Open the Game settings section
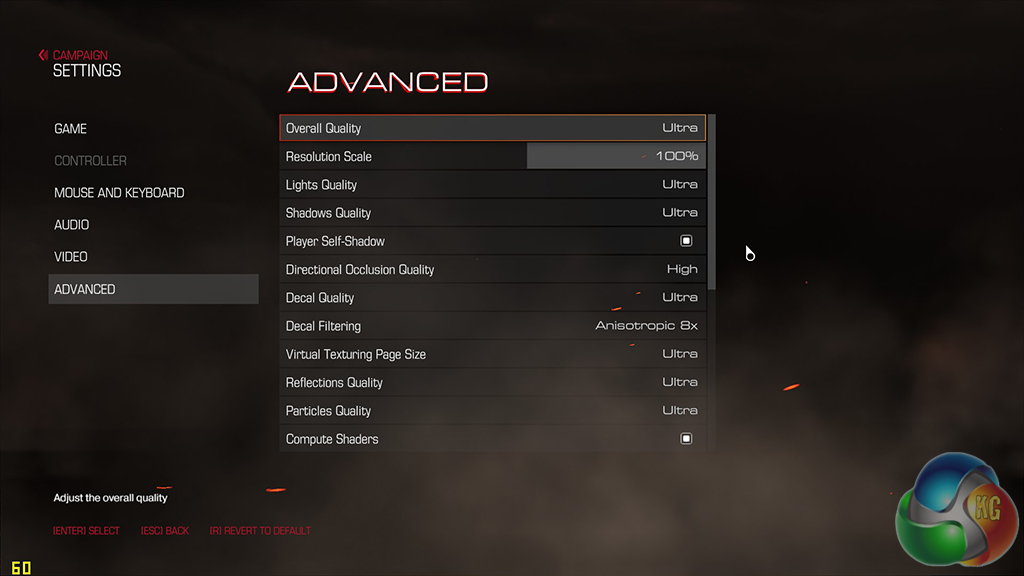This screenshot has height=576, width=1024. [x=71, y=129]
